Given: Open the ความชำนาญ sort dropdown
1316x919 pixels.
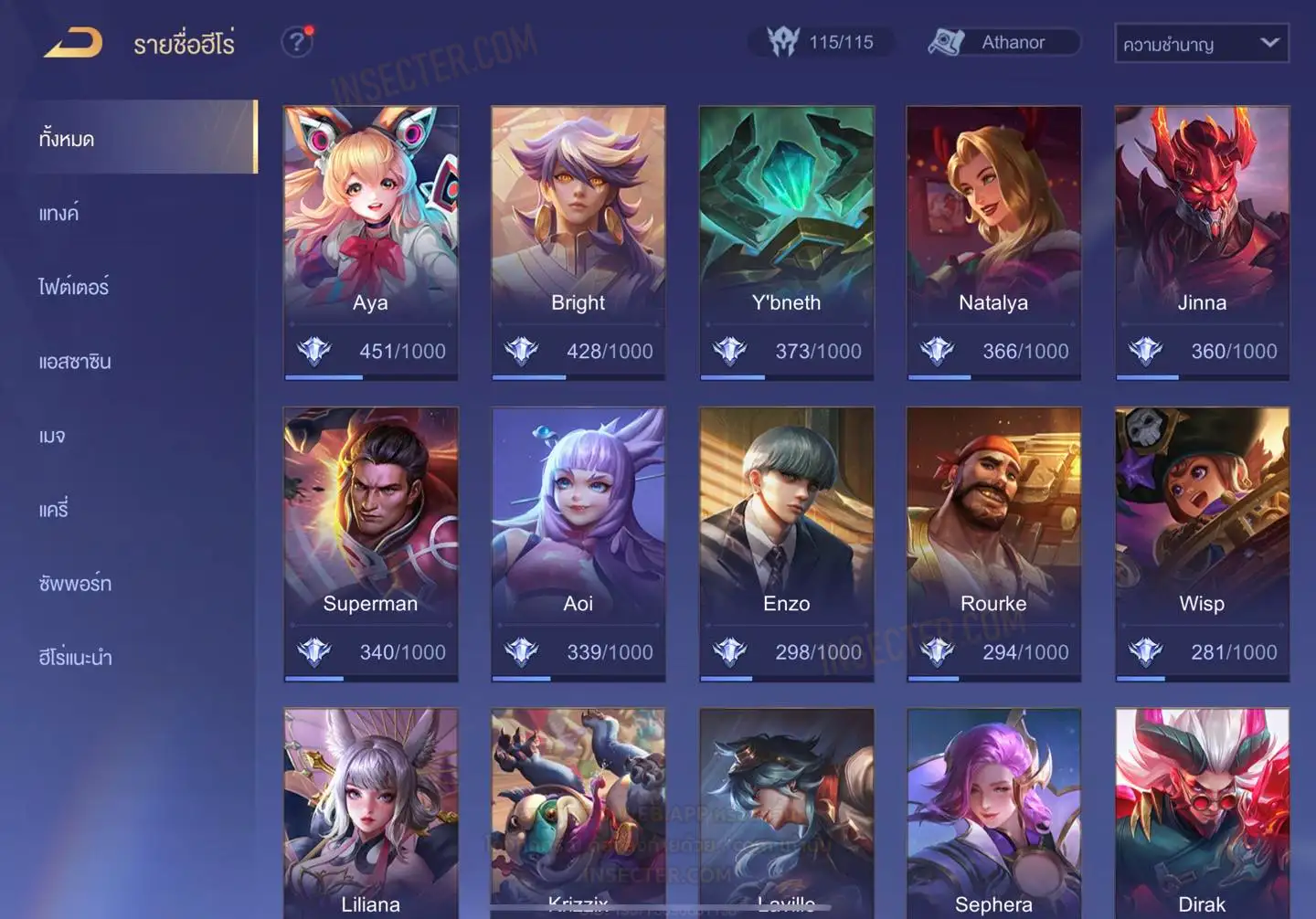Looking at the screenshot, I should point(1201,43).
